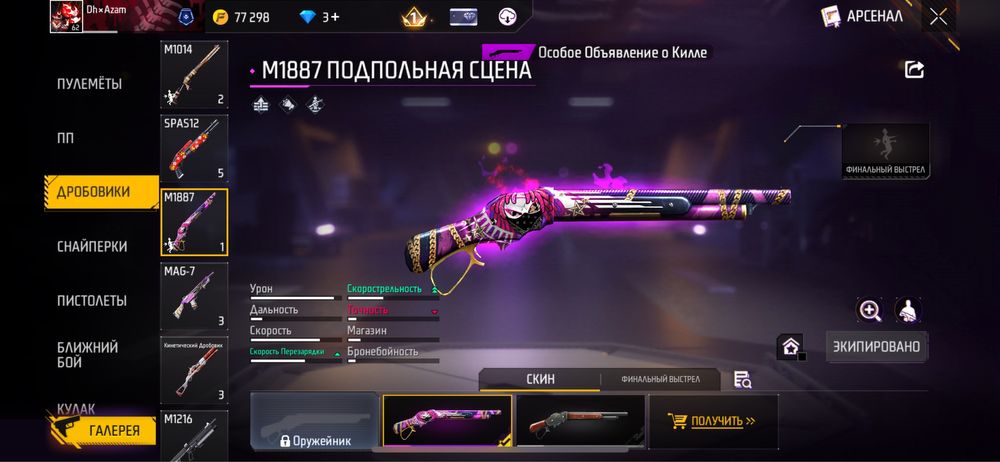The height and width of the screenshot is (462, 1000).
Task: Share the weapon skin
Action: [914, 69]
